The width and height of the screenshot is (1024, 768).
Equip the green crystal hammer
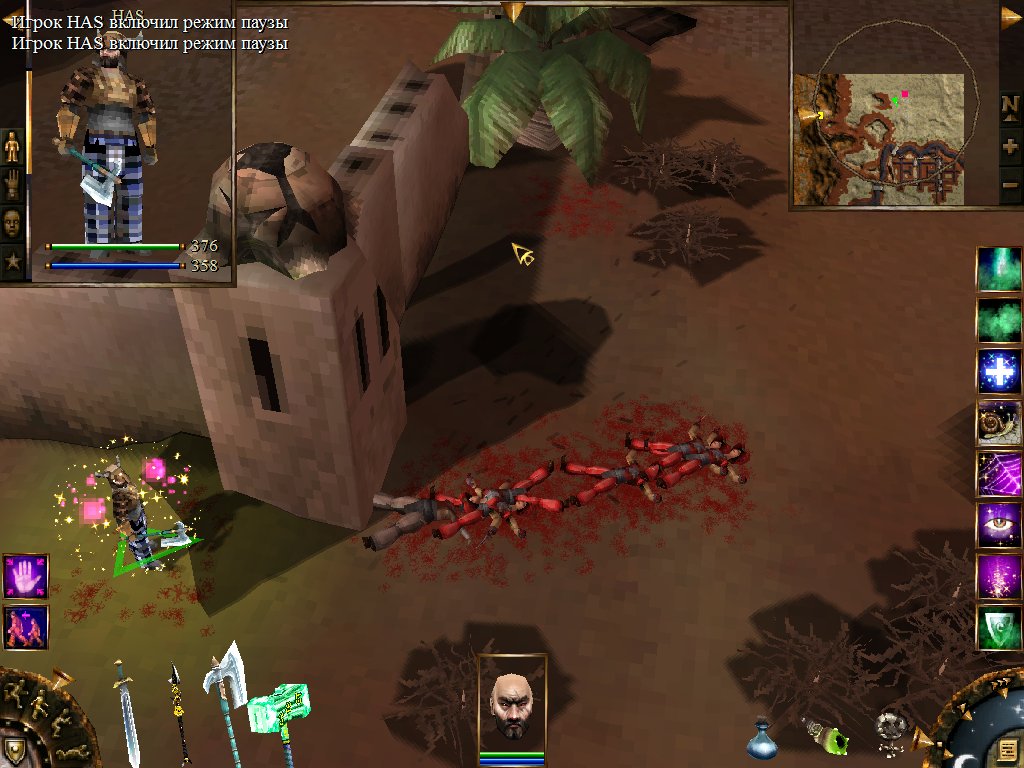click(x=274, y=712)
